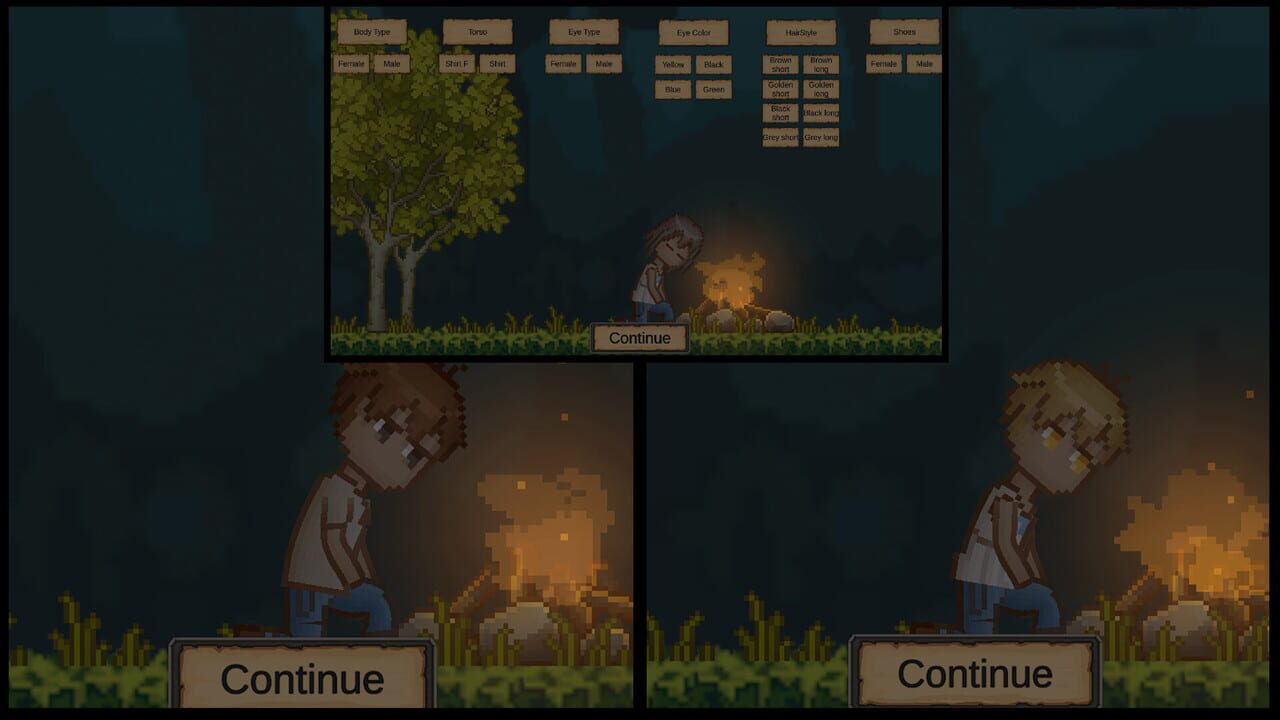Choose the Golden long hairstyle
The image size is (1280, 720).
click(821, 89)
